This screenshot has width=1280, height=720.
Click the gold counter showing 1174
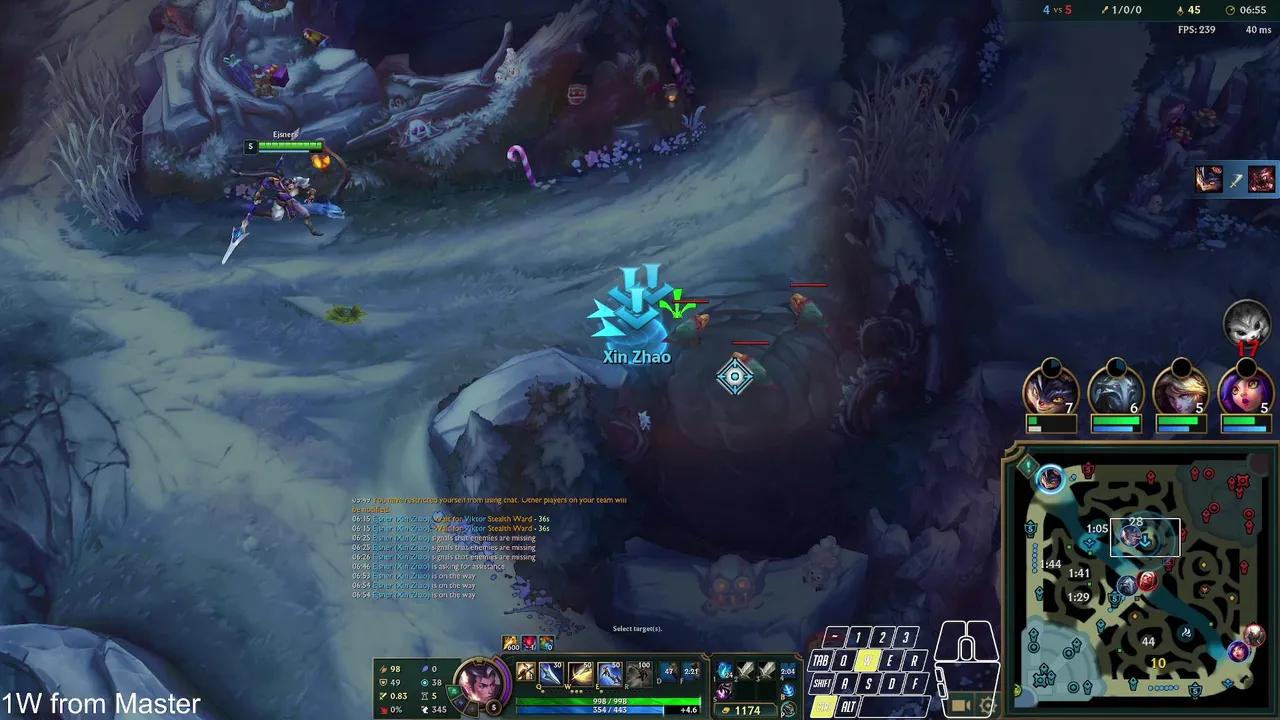747,710
